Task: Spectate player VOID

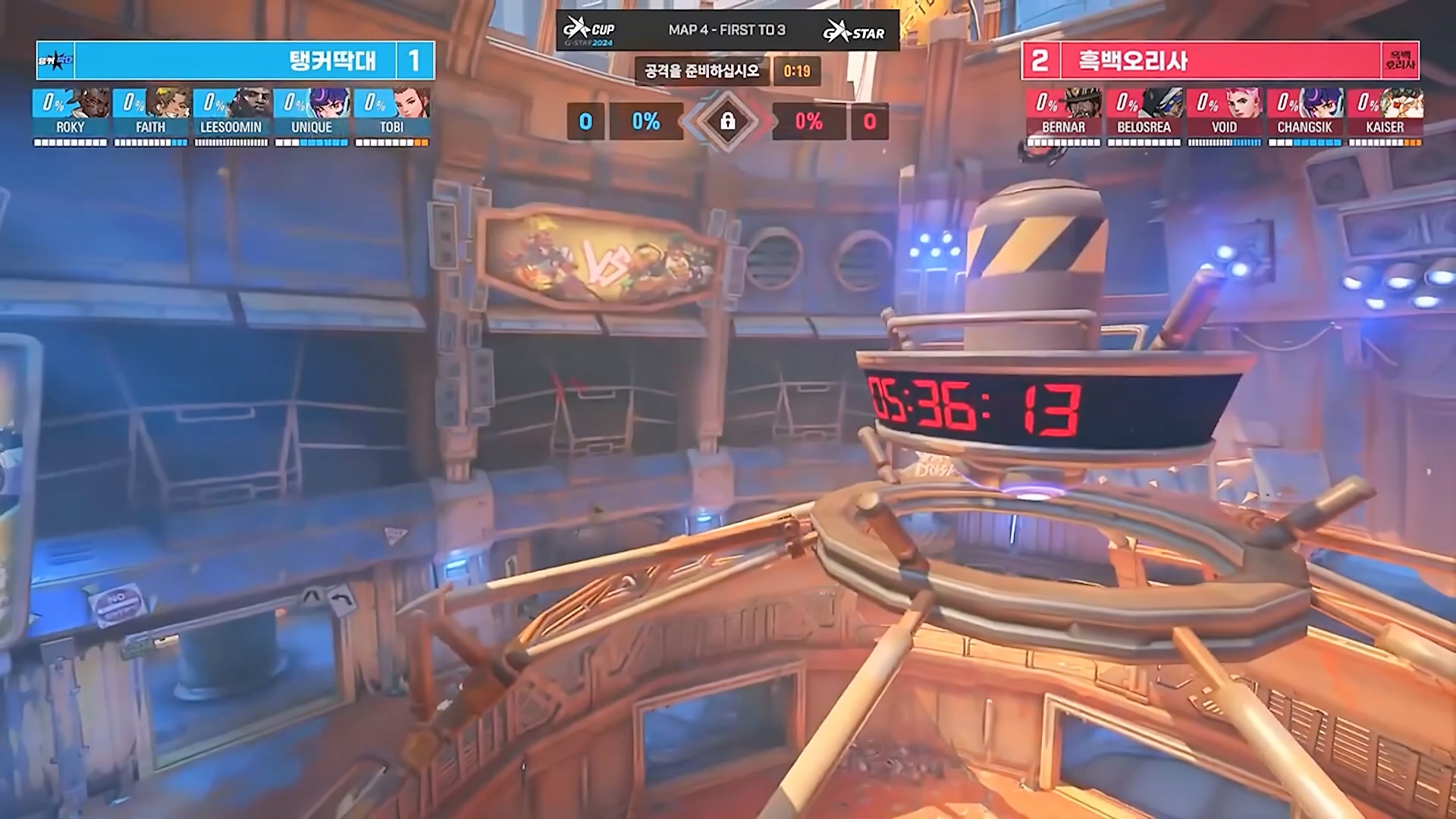Action: tap(1224, 116)
